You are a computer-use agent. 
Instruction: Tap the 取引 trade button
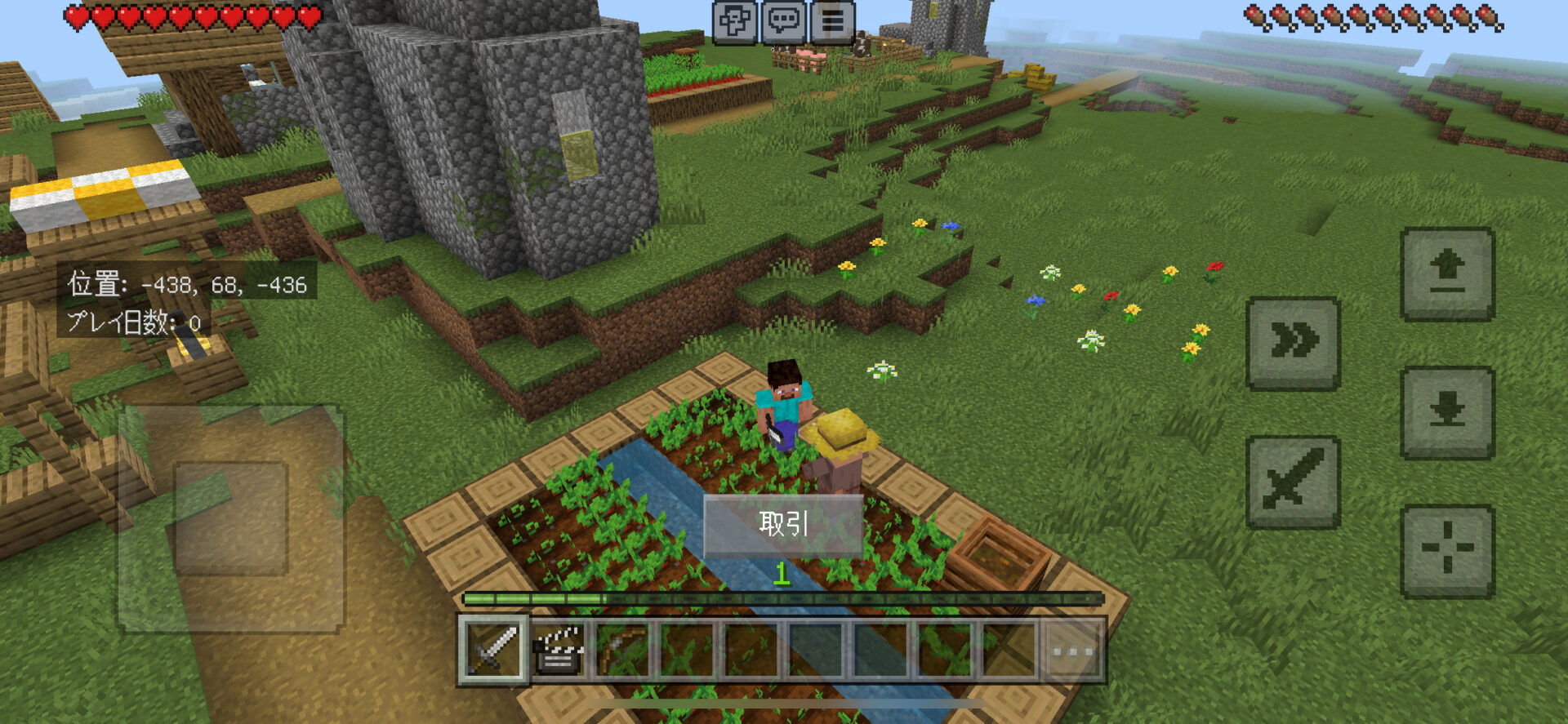pos(783,524)
